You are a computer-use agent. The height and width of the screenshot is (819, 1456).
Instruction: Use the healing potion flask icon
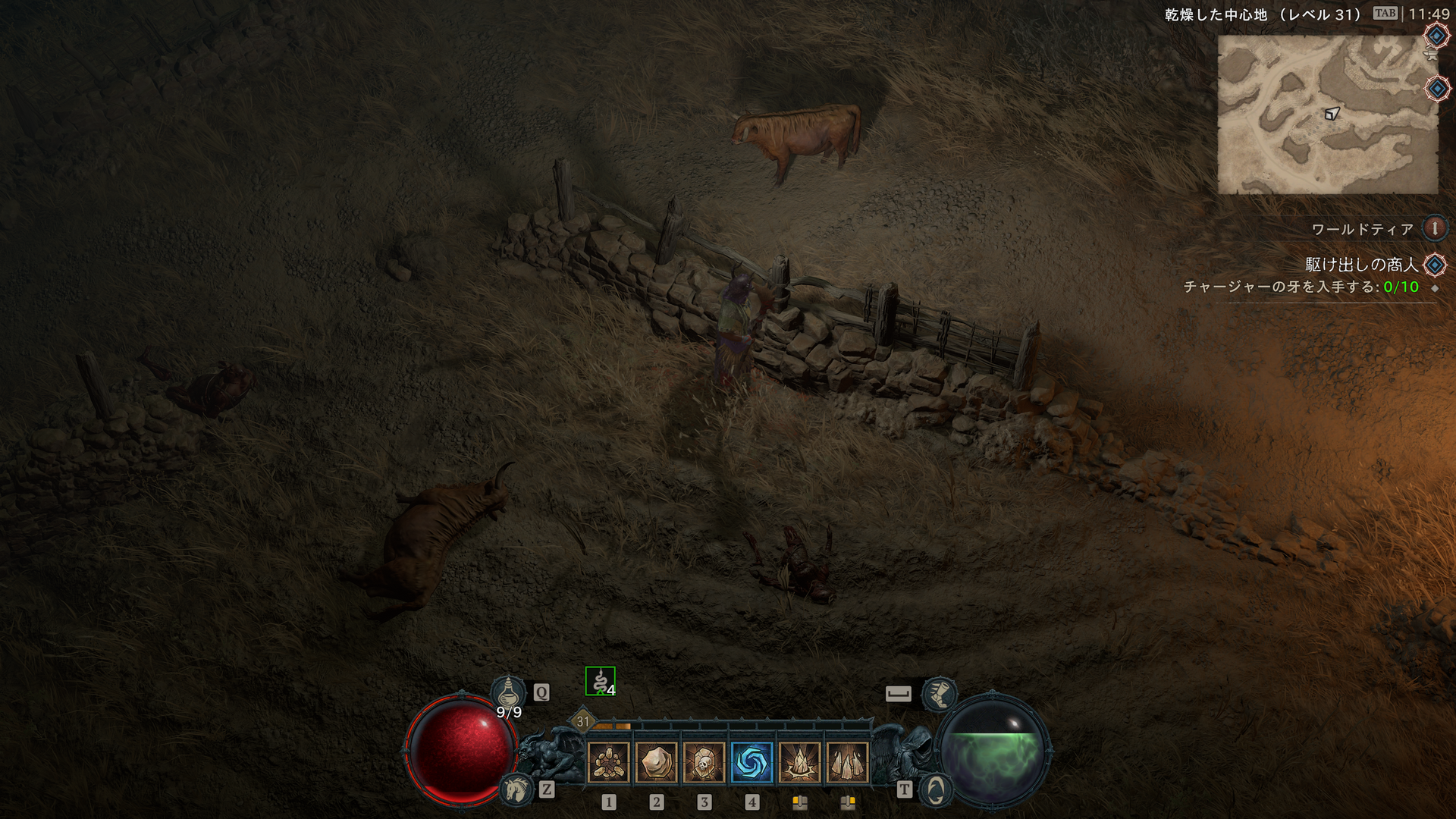coord(508,692)
